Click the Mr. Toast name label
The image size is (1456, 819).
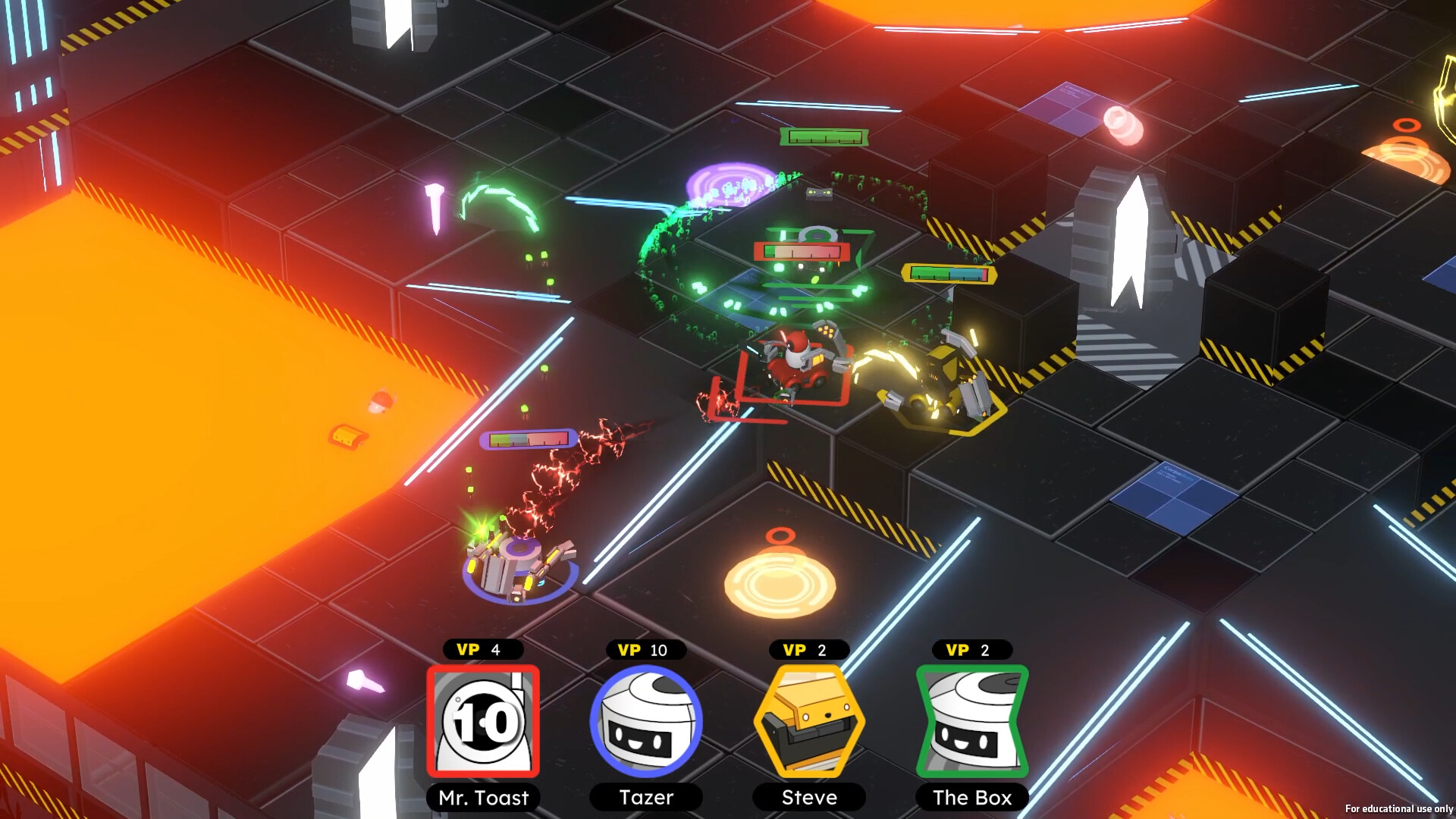point(483,798)
